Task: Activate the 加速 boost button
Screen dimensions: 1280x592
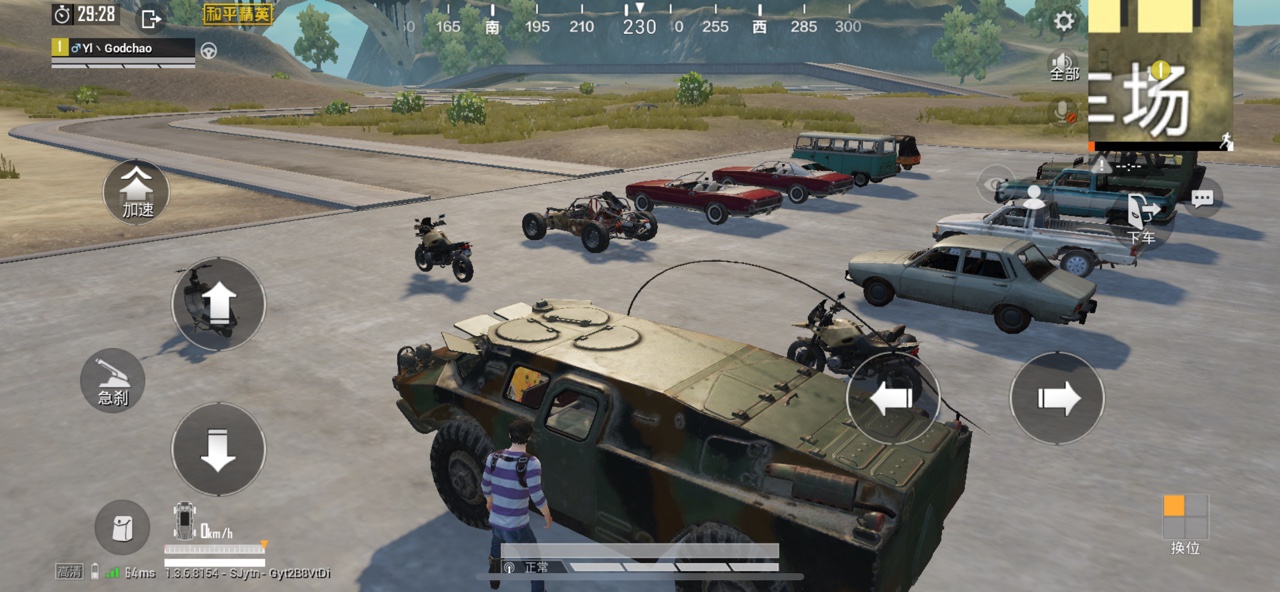Action: click(x=137, y=191)
